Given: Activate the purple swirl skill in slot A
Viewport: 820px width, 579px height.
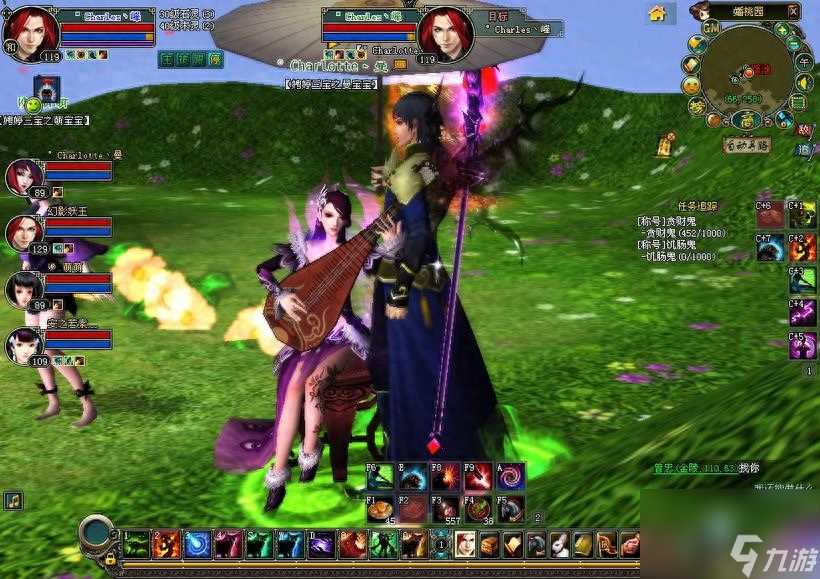Looking at the screenshot, I should [511, 478].
